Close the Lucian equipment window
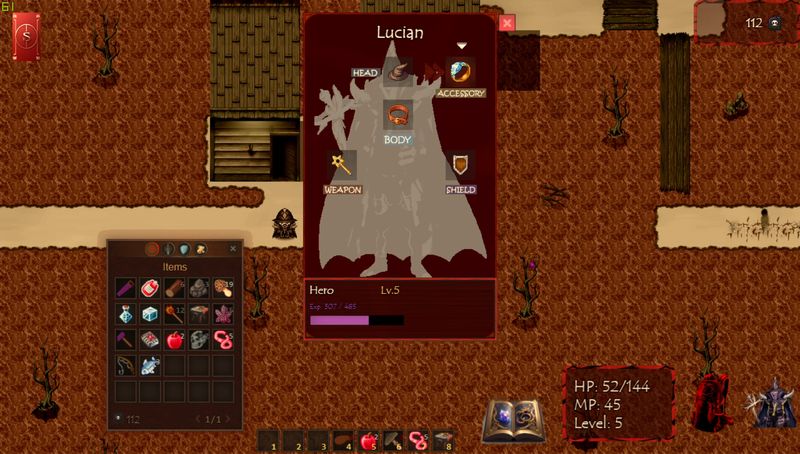 [507, 22]
